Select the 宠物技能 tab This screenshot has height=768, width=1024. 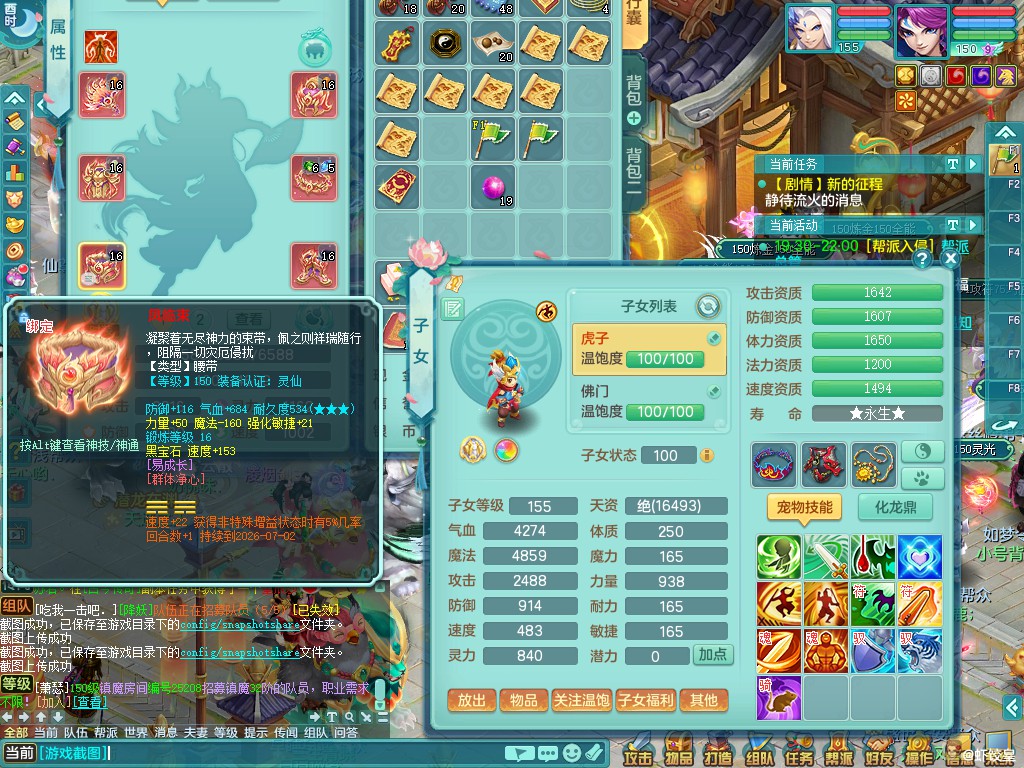click(x=804, y=507)
